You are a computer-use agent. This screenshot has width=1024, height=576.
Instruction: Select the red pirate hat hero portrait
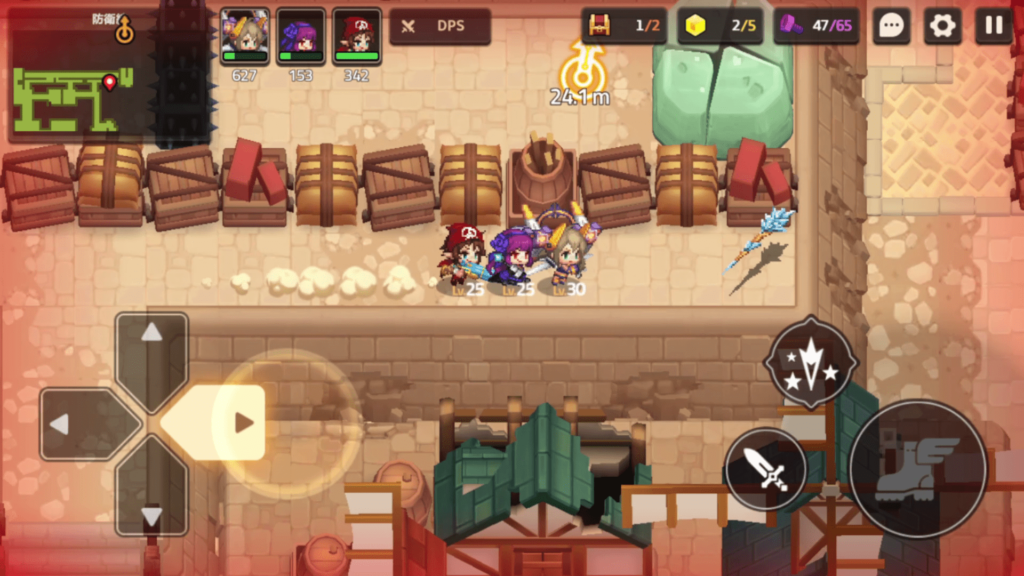[x=357, y=37]
